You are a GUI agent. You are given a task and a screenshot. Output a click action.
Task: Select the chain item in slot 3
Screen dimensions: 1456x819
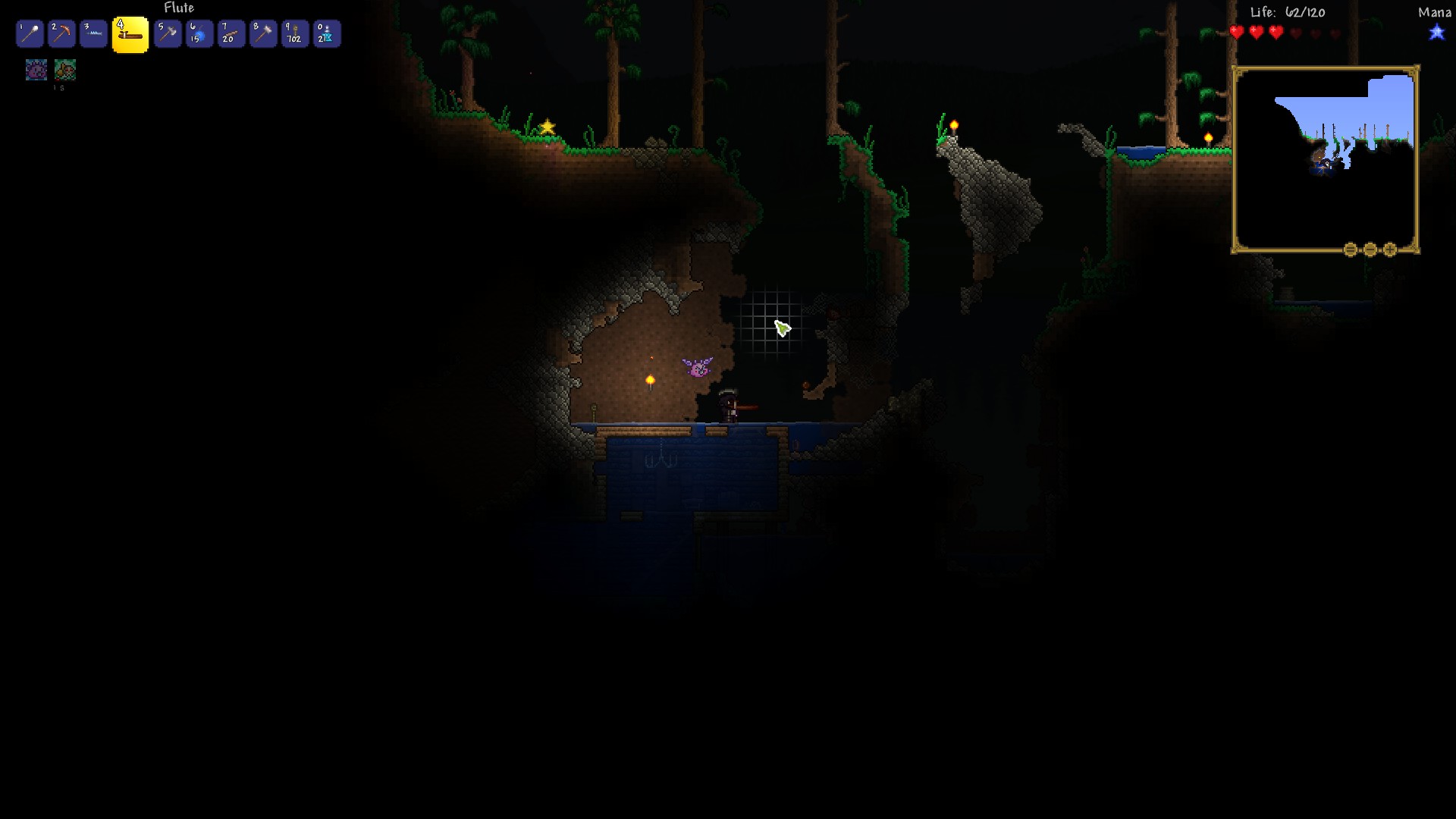tap(93, 33)
